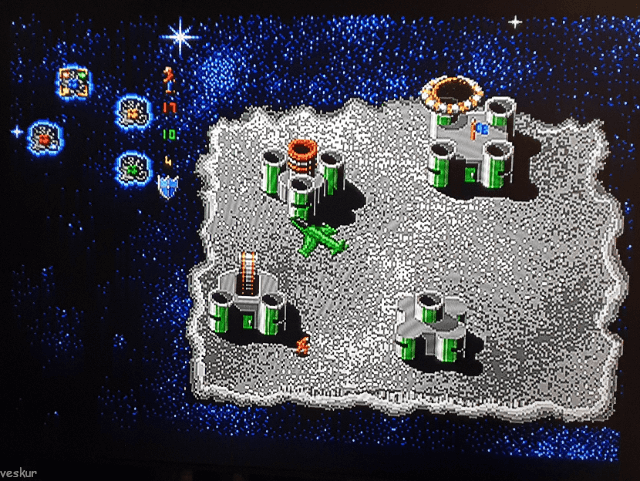Pick the green-marked sector on the island map
The image size is (640, 481).
click(131, 166)
